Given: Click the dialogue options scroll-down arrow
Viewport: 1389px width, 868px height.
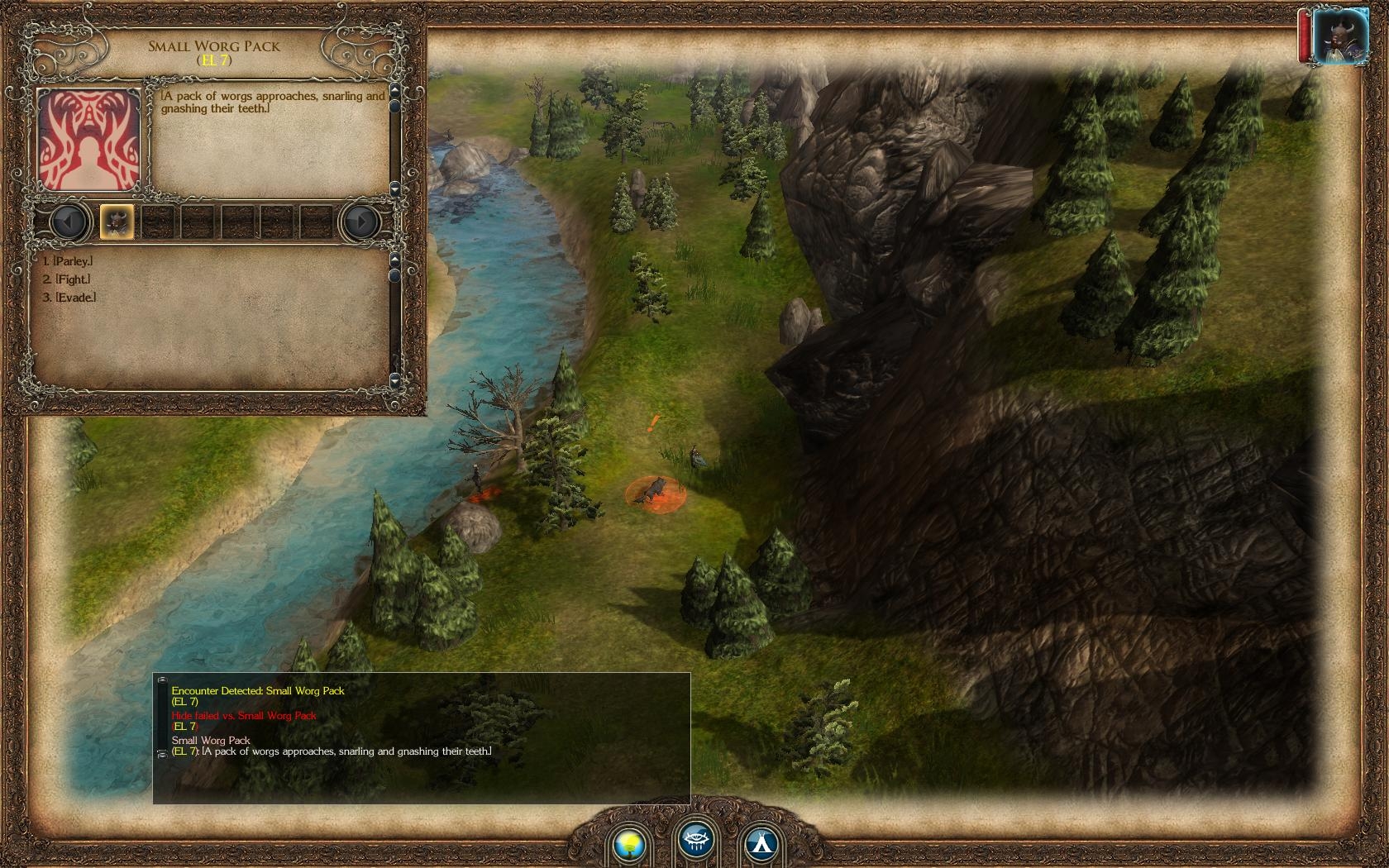Looking at the screenshot, I should [x=394, y=379].
